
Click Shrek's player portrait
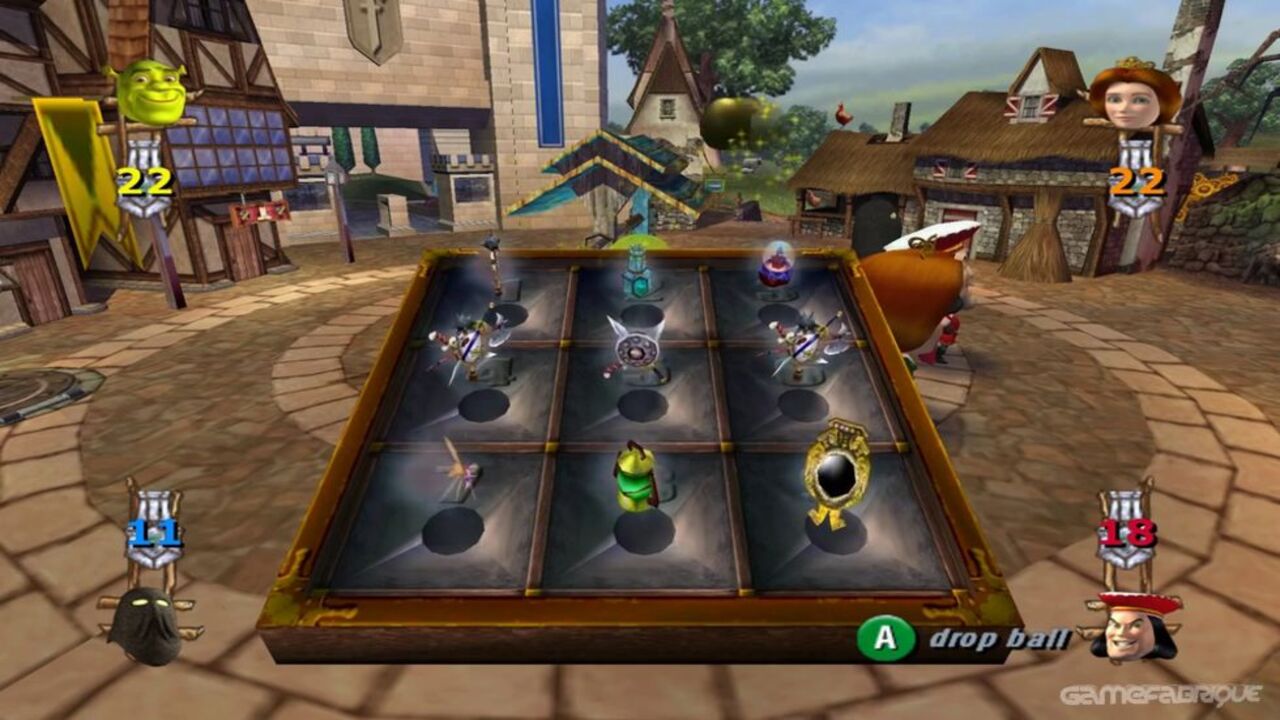151,93
